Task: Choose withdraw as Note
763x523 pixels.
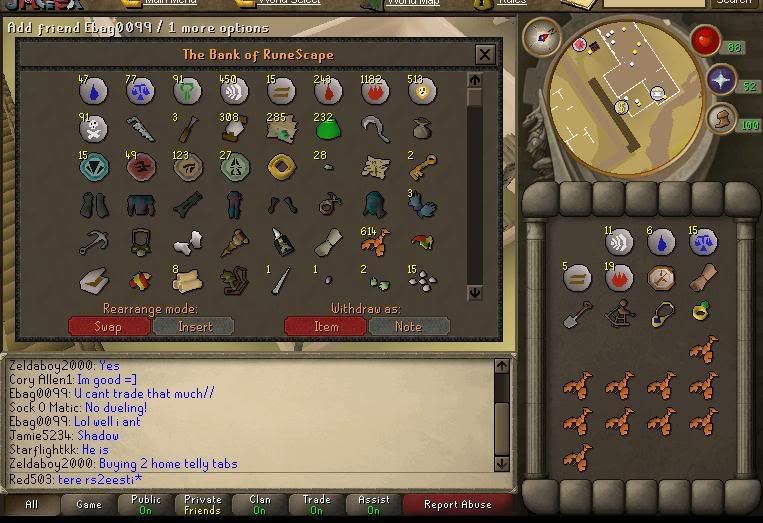Action: 408,326
